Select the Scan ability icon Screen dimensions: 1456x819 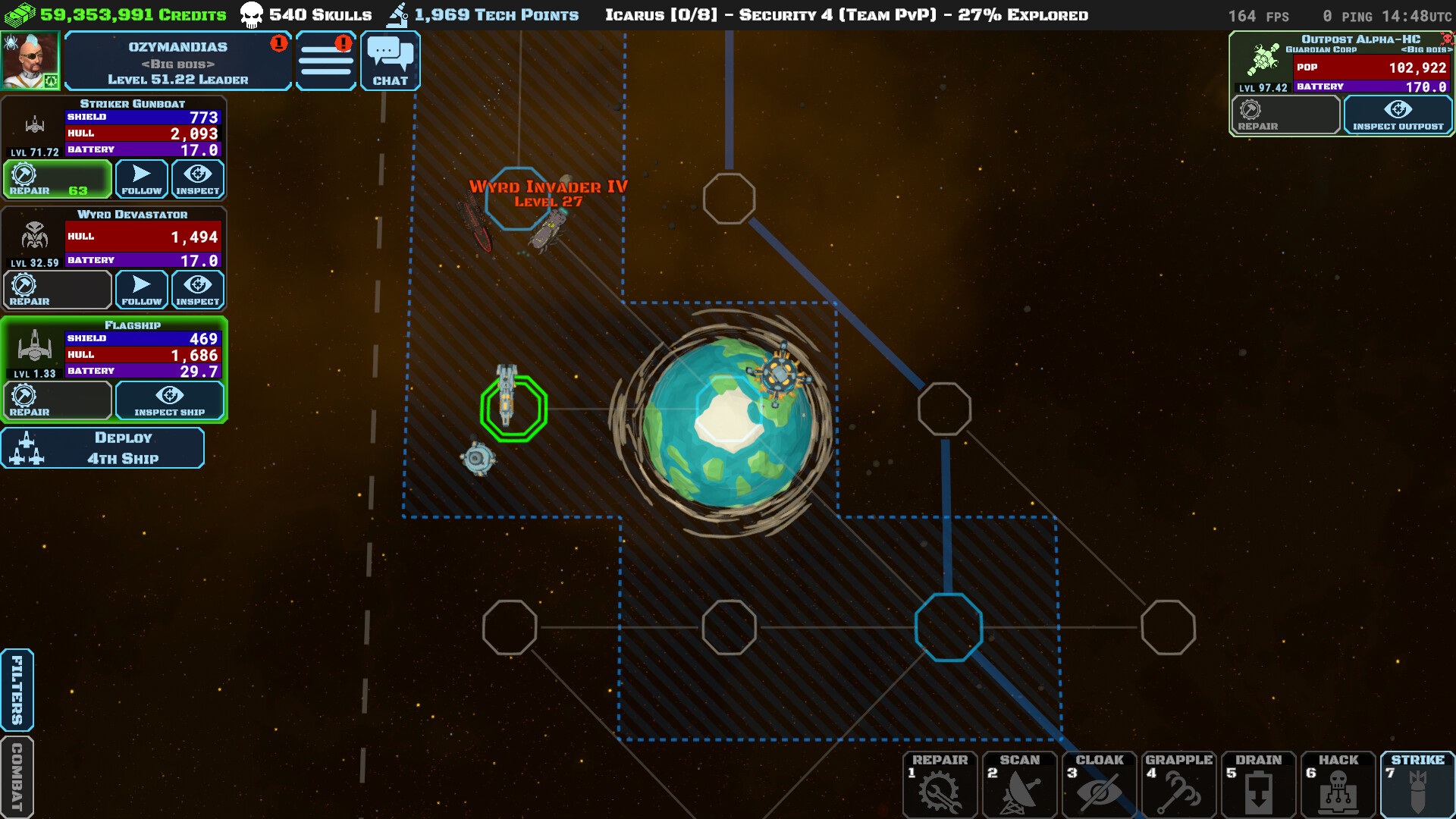(x=1020, y=785)
